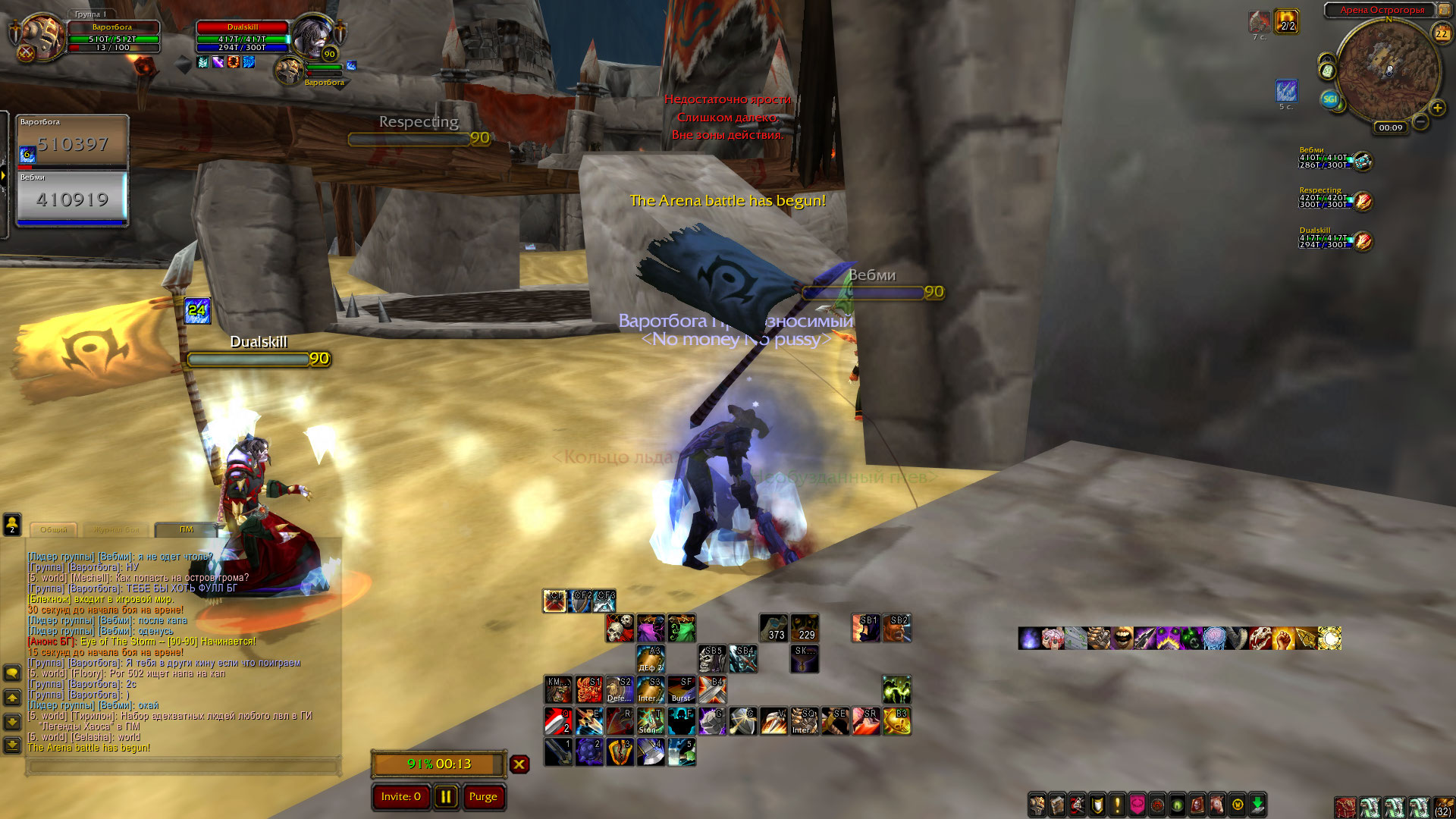Open the green arrow download micro-button
The height and width of the screenshot is (819, 1456).
click(x=1257, y=805)
